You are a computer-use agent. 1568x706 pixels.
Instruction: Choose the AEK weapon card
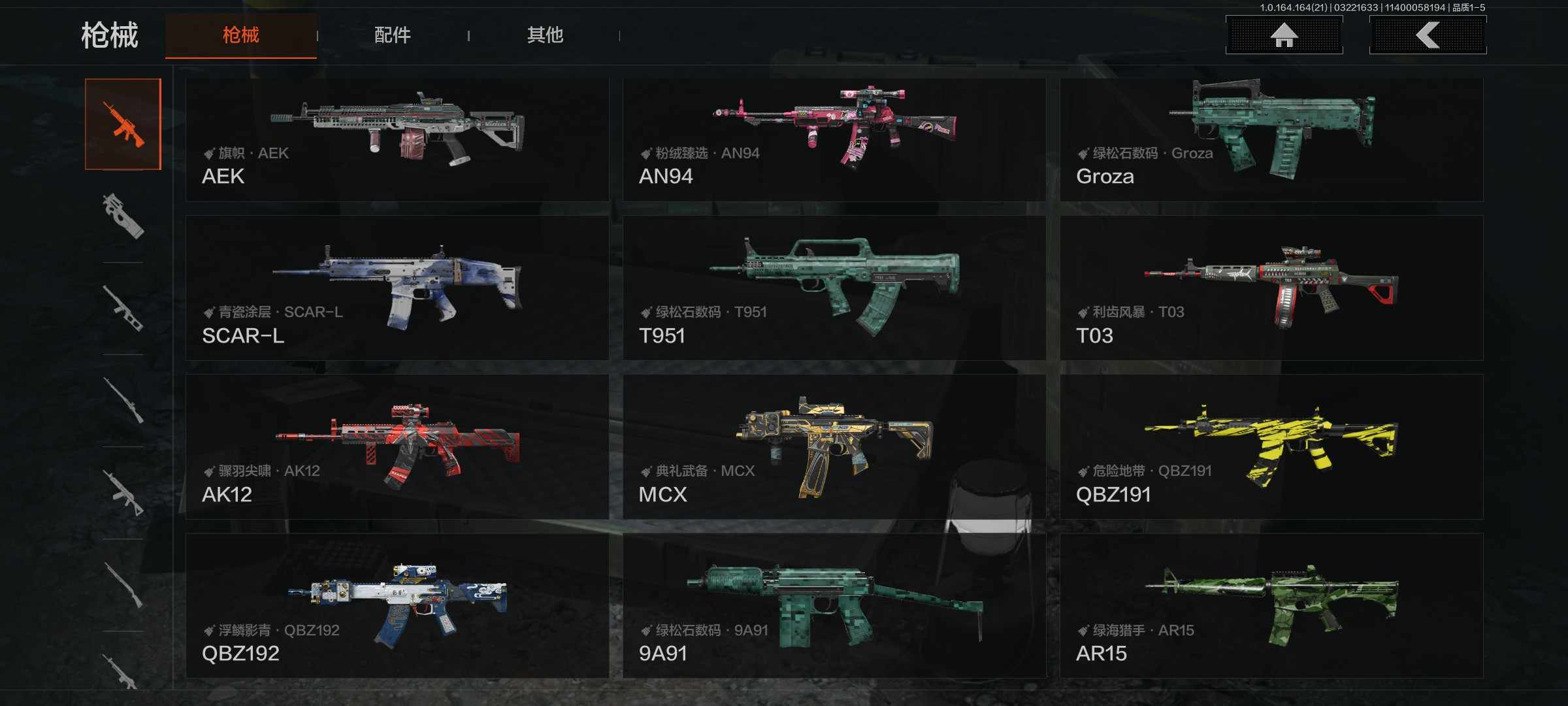[x=397, y=139]
